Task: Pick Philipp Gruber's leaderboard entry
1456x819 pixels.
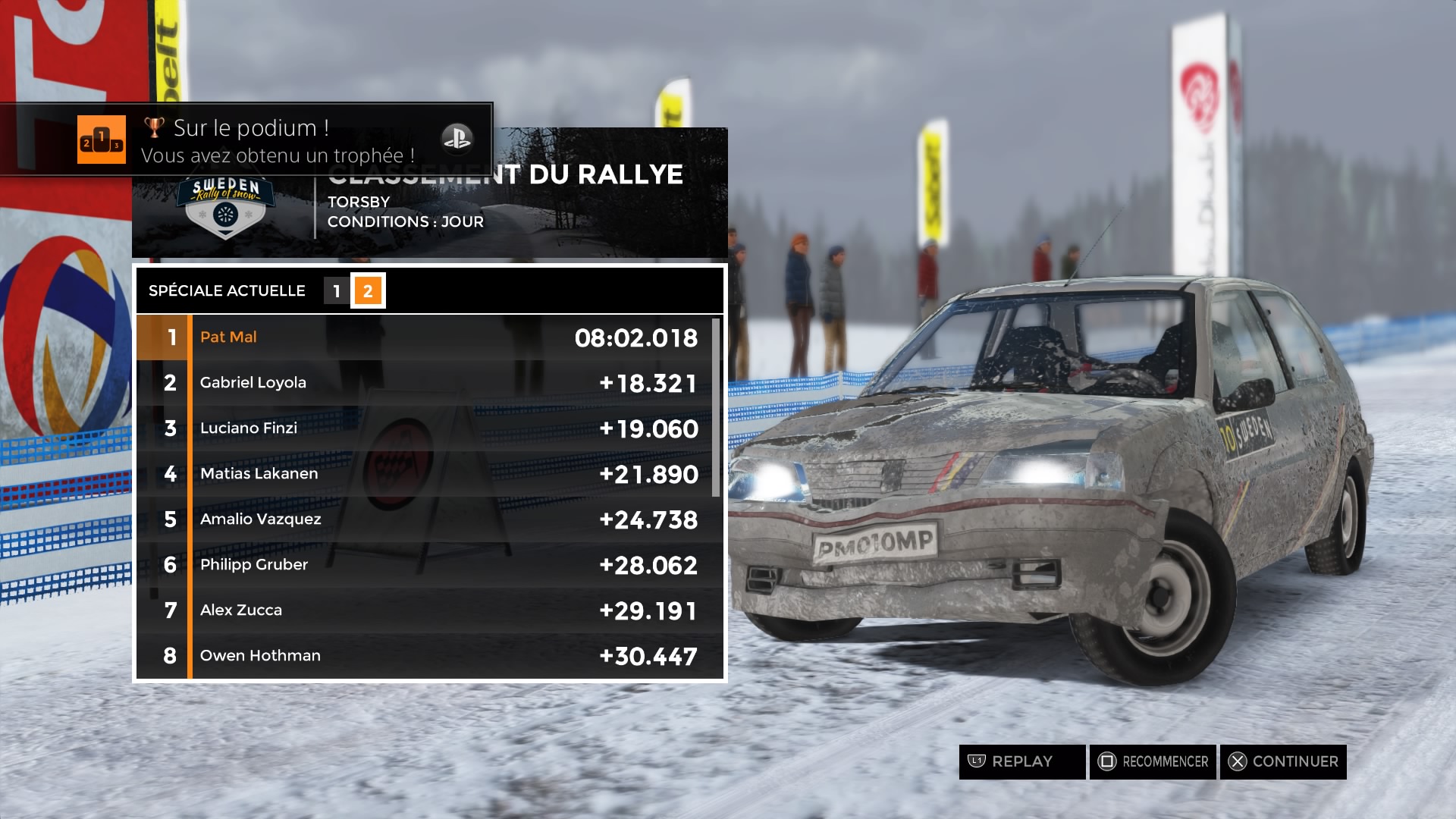Action: pyautogui.click(x=425, y=565)
